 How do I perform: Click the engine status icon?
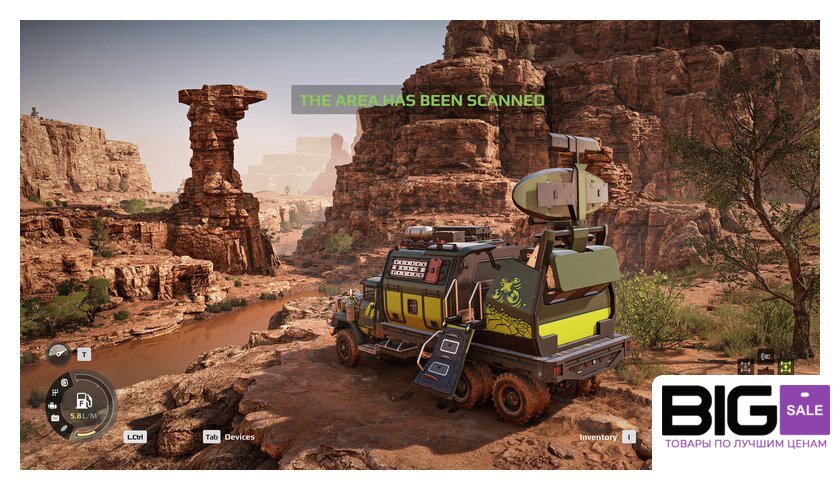[x=52, y=406]
